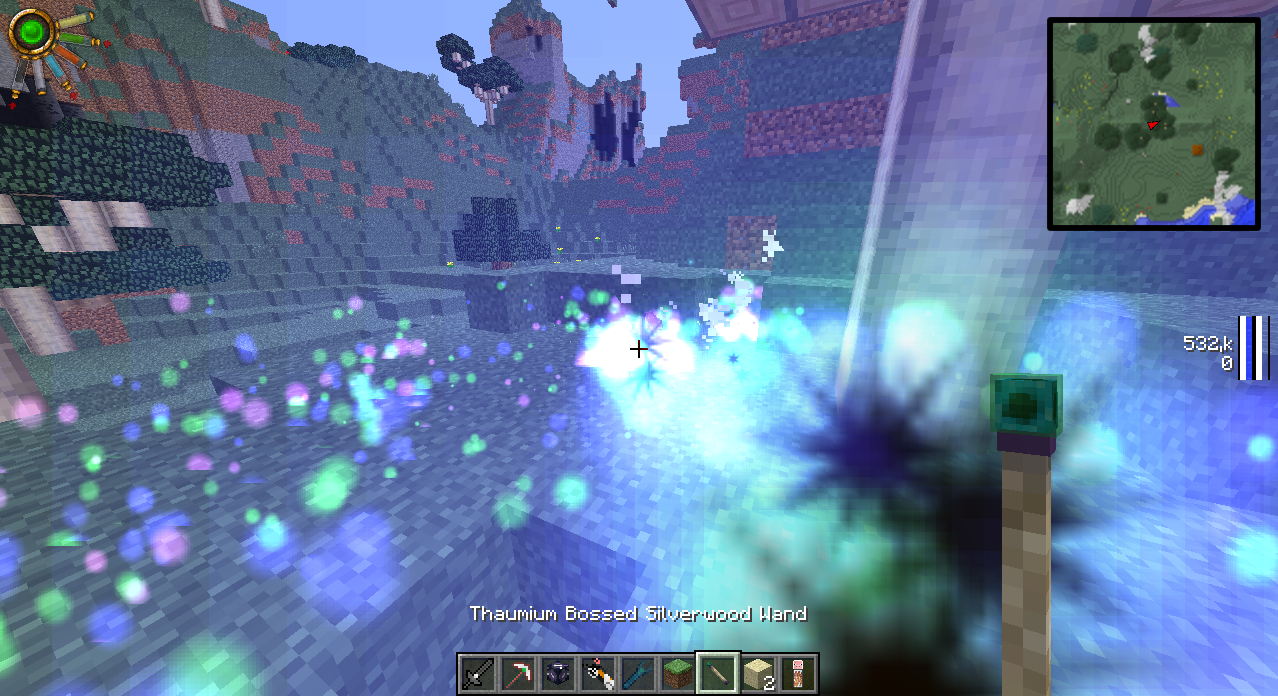
Task: Select the dark purple block slot
Action: pyautogui.click(x=558, y=674)
